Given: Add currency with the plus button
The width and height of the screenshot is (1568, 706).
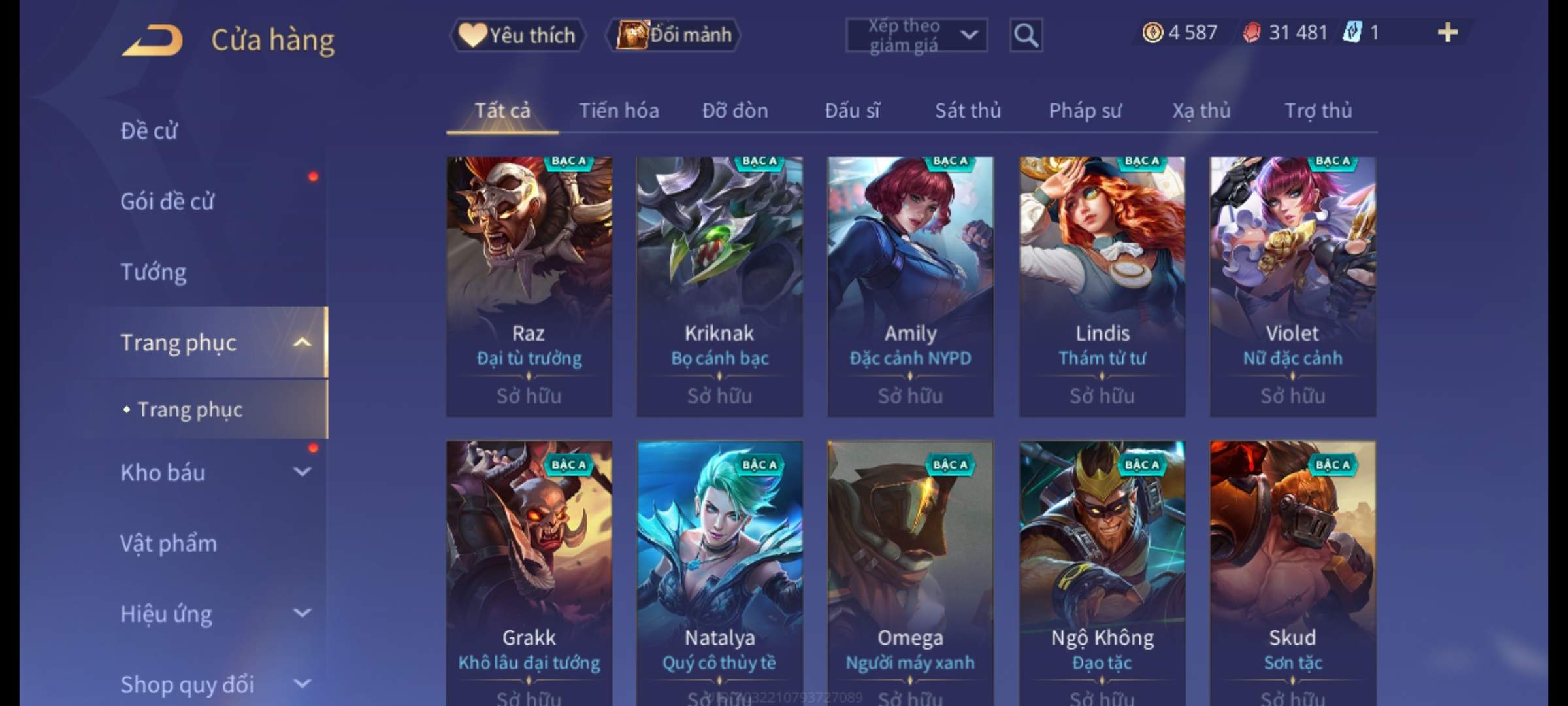Looking at the screenshot, I should pos(1447,33).
